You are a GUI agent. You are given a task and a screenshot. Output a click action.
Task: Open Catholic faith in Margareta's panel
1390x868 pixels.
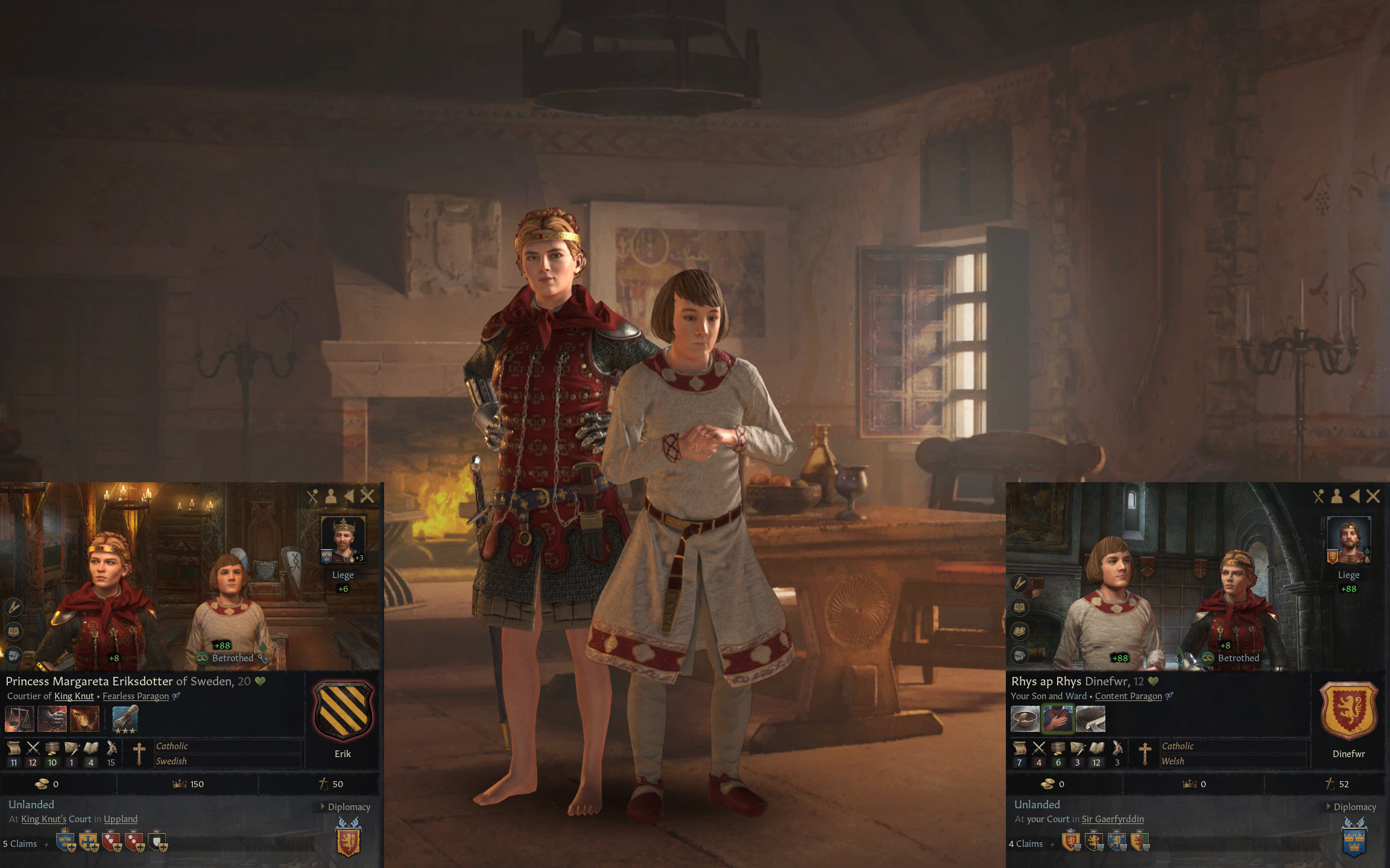click(172, 746)
